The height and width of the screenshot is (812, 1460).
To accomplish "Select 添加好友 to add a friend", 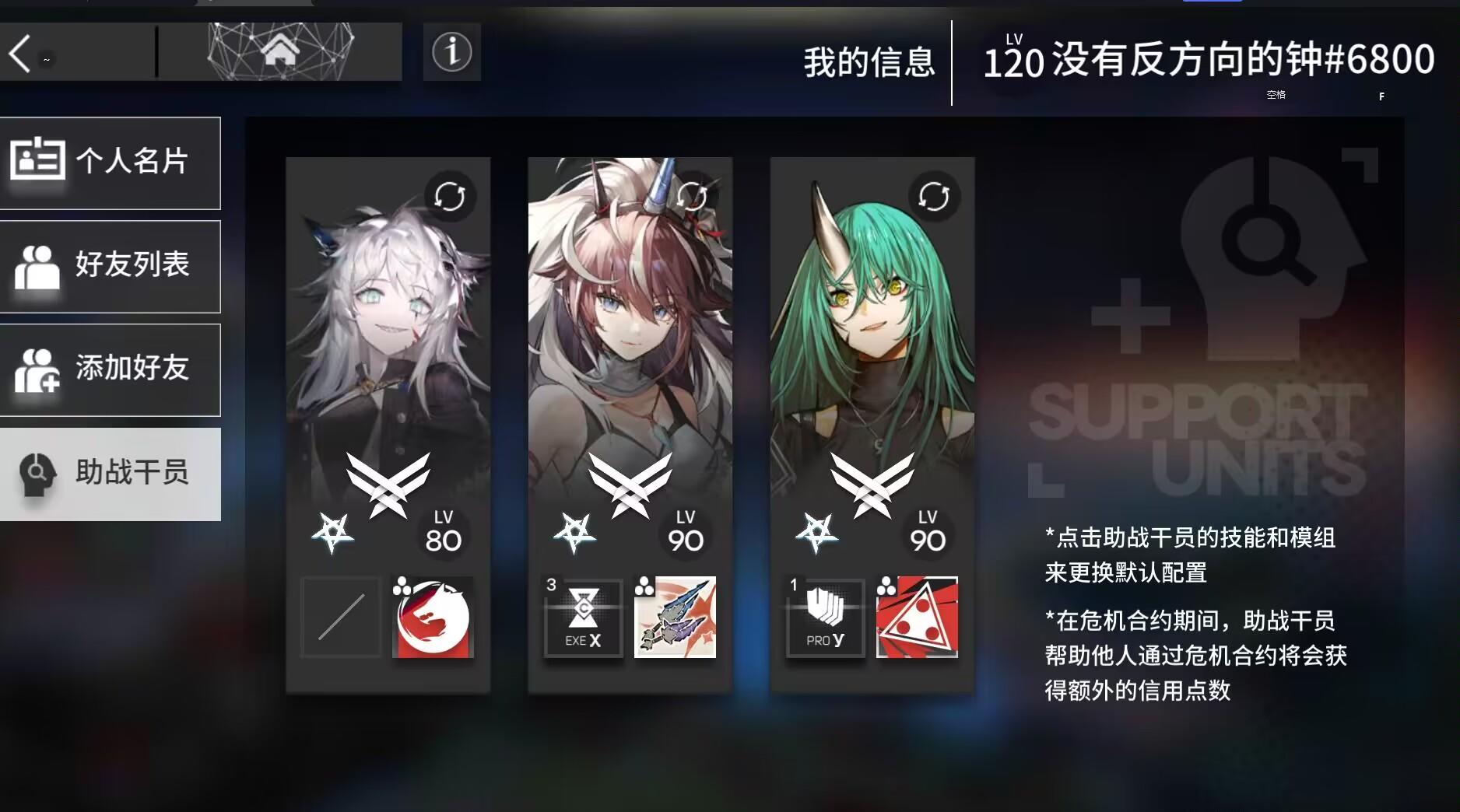I will (x=111, y=370).
